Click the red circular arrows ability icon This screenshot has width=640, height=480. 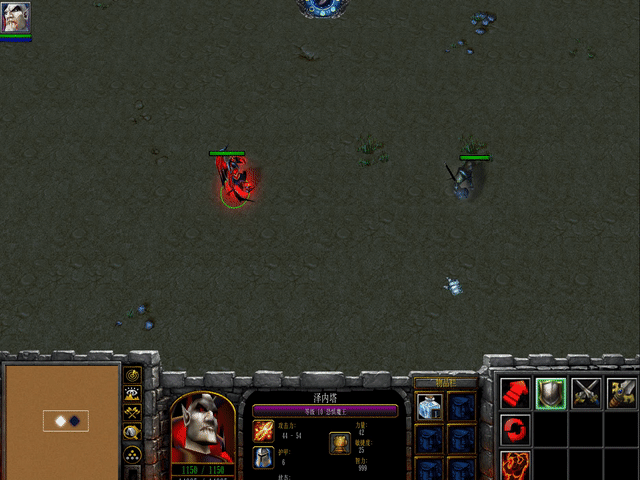pos(516,430)
